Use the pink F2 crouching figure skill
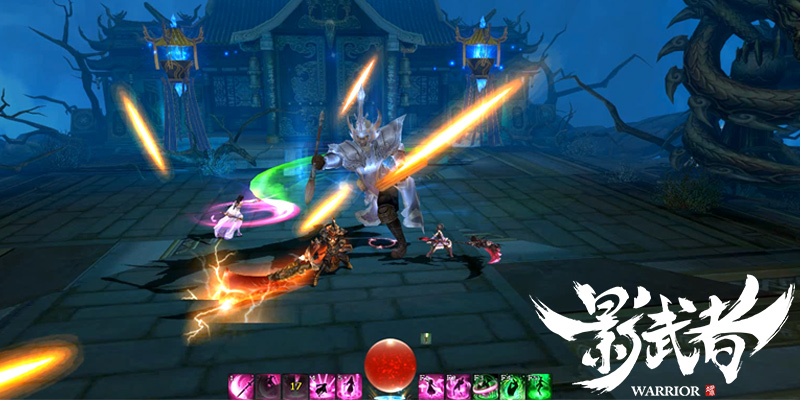 click(457, 385)
